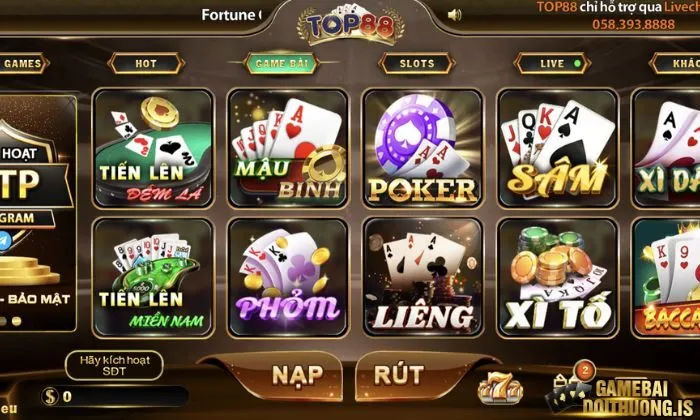Click the RÚT withdraw button
Viewport: 700px width, 420px height.
pyautogui.click(x=397, y=375)
